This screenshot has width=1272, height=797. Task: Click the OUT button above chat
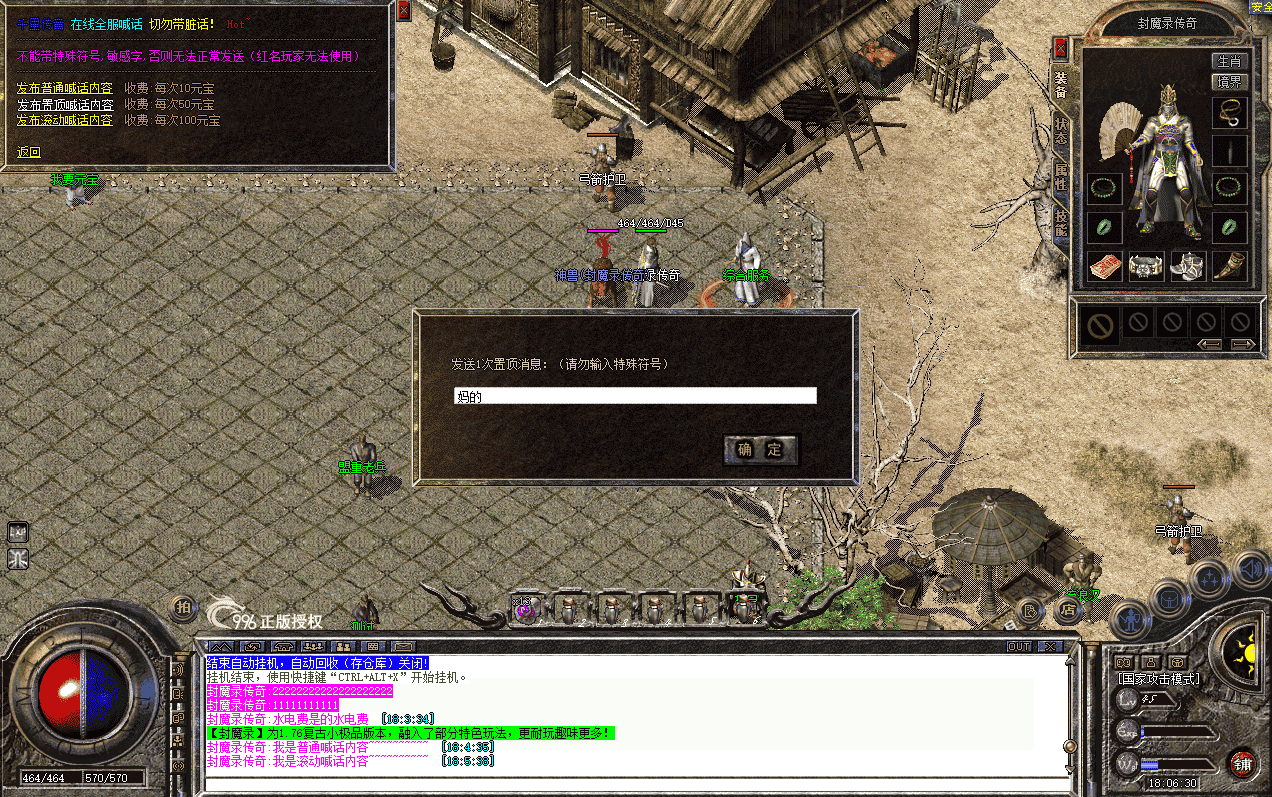pos(1018,646)
